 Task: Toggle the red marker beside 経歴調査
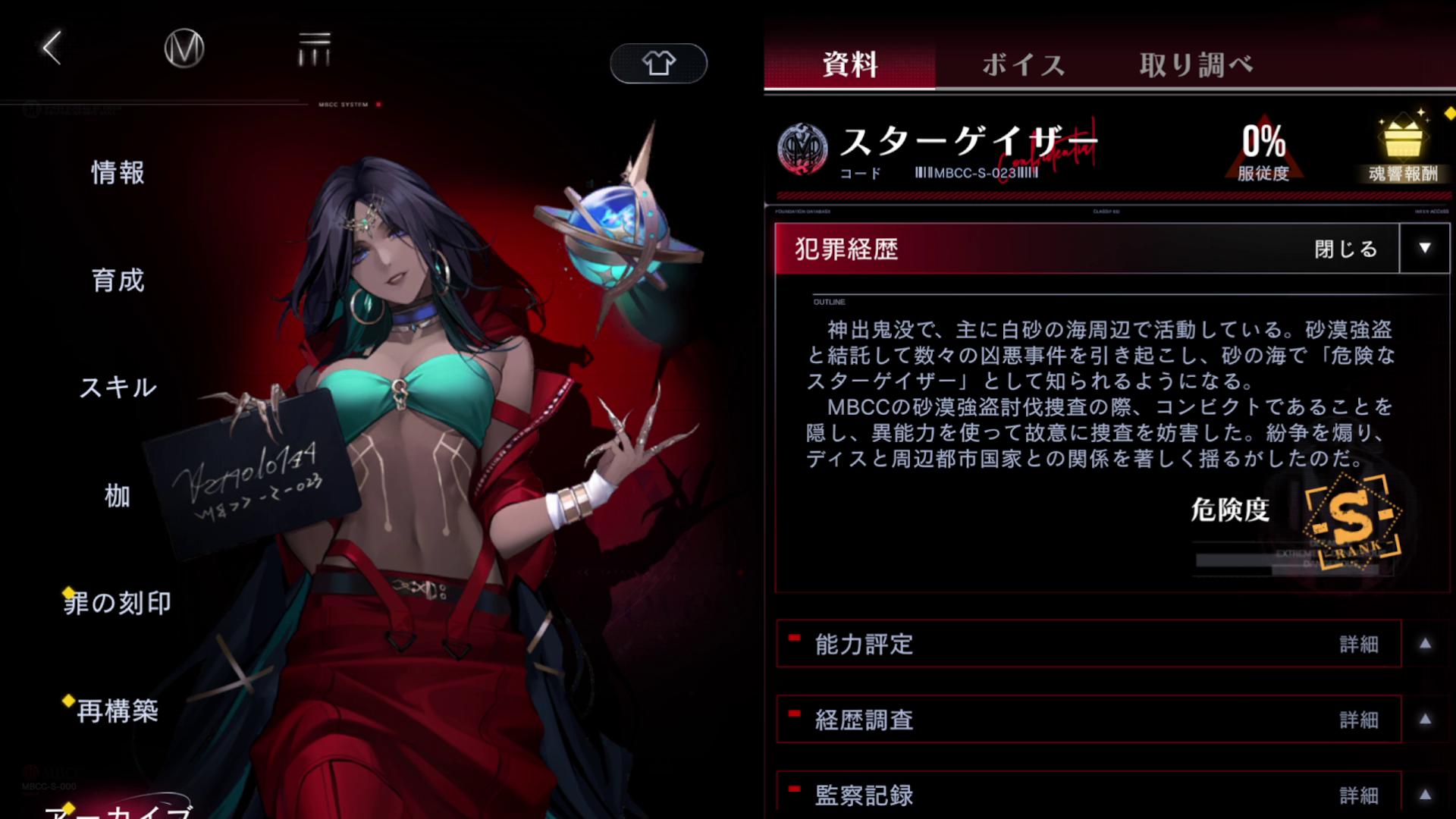tap(793, 714)
